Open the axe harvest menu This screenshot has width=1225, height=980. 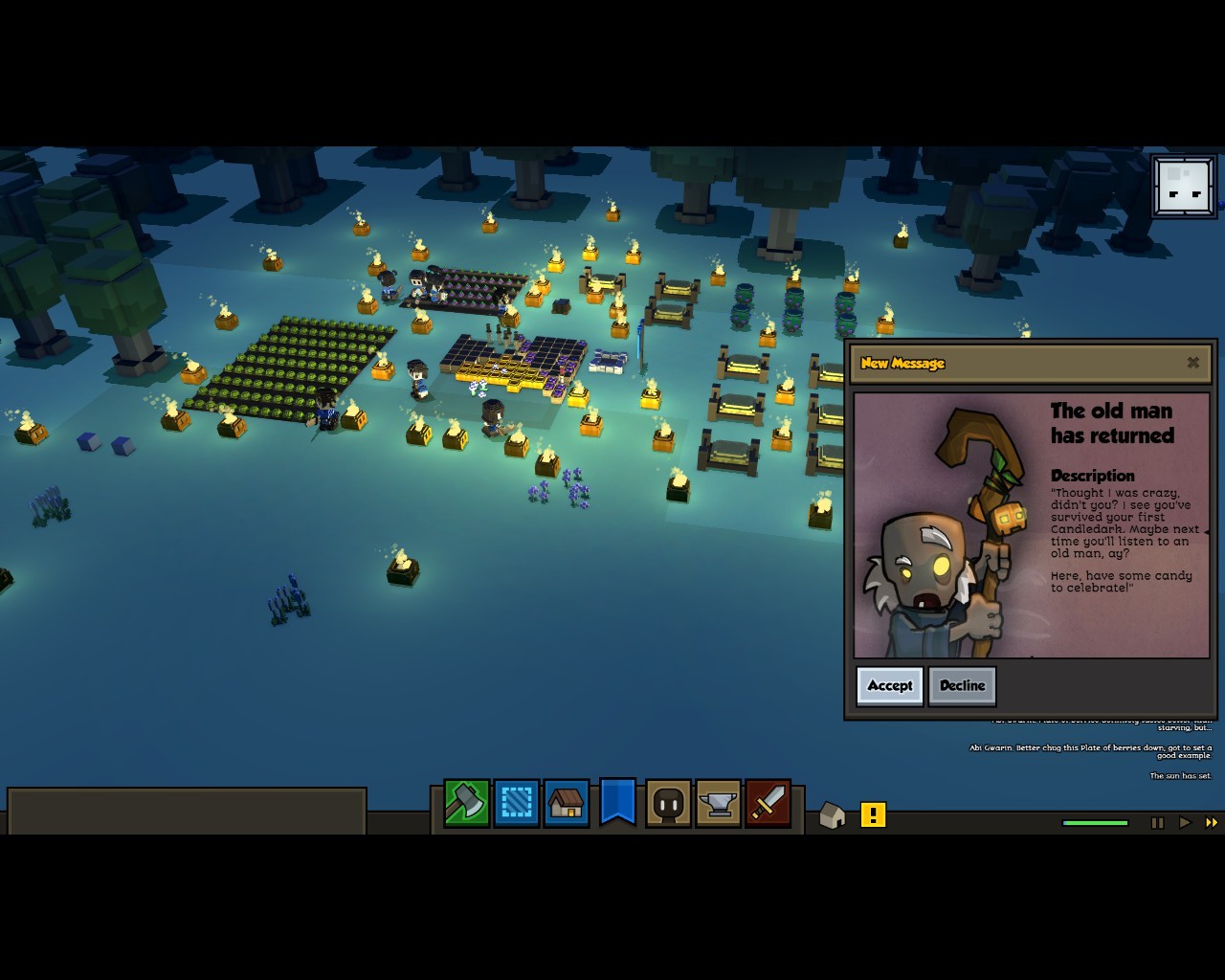point(466,803)
